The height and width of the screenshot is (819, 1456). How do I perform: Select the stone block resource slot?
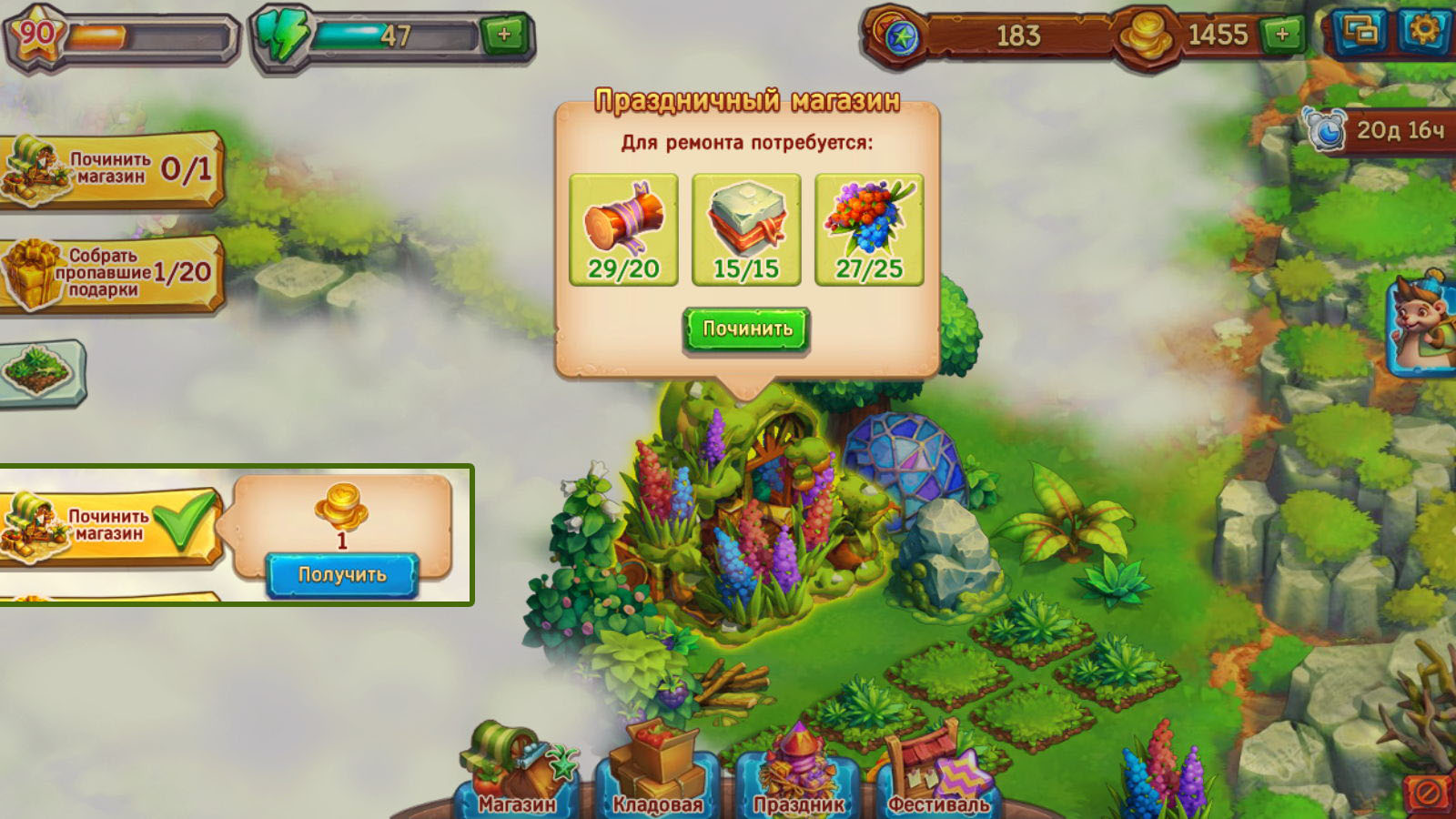tap(746, 229)
